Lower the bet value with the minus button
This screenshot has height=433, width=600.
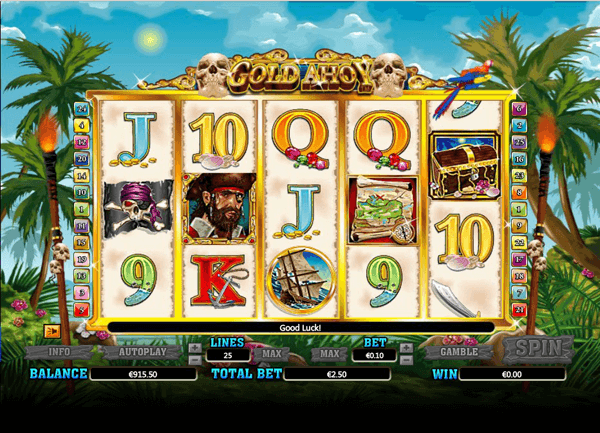click(x=406, y=358)
